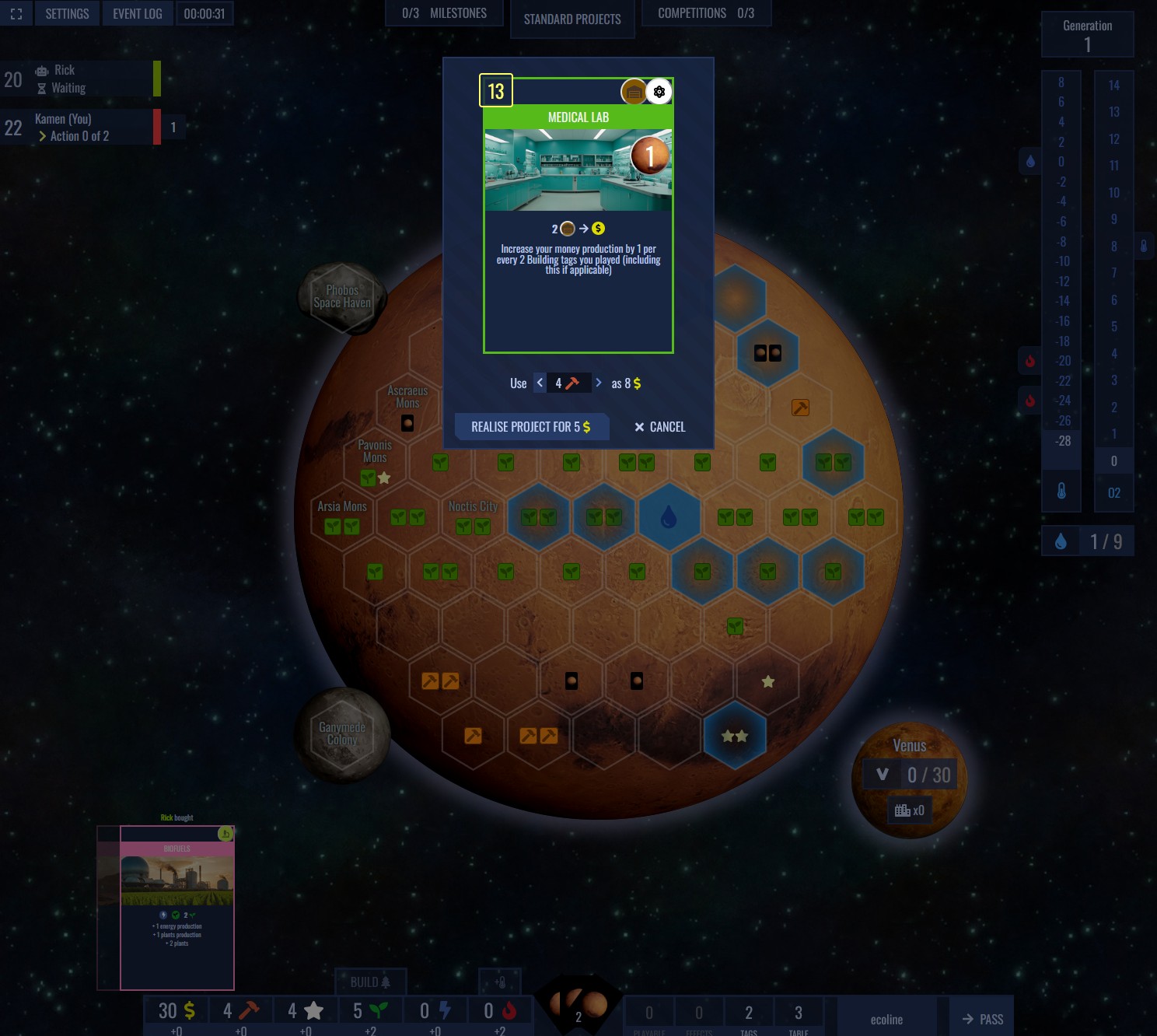Toggle fullscreen mode icon
1157x1036 pixels.
(16, 14)
